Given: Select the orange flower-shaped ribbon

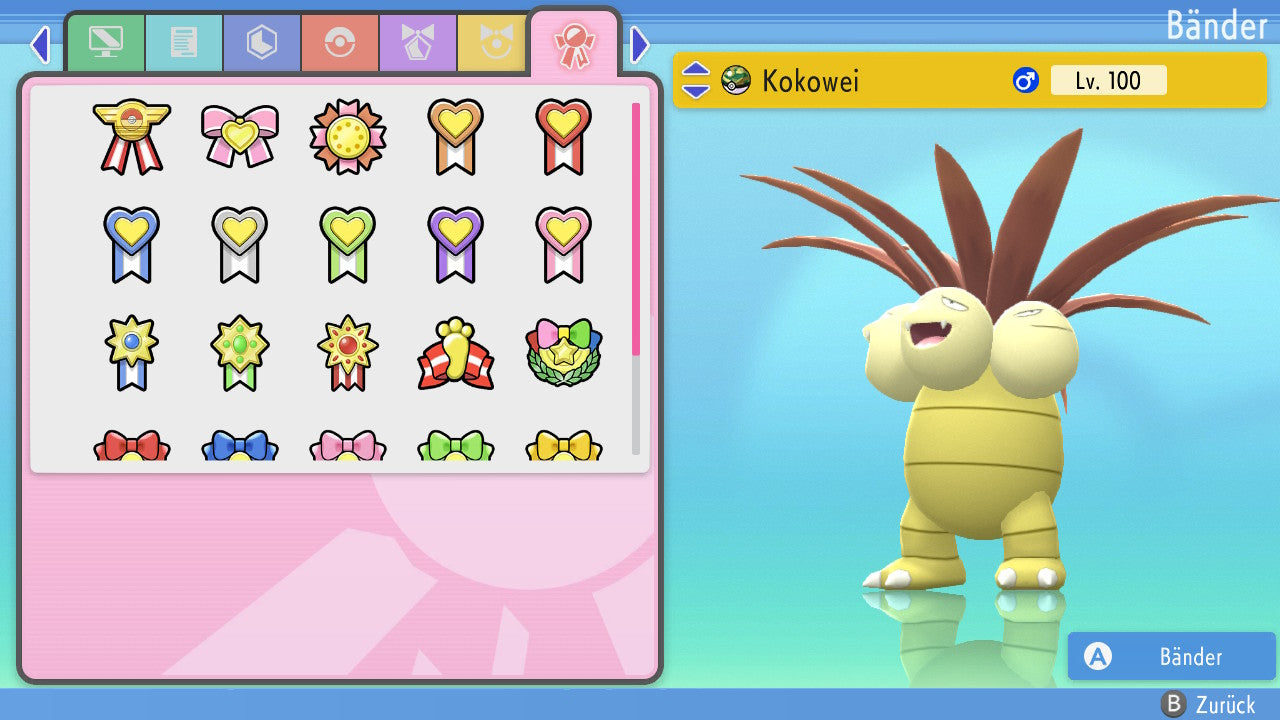Looking at the screenshot, I should (x=347, y=136).
